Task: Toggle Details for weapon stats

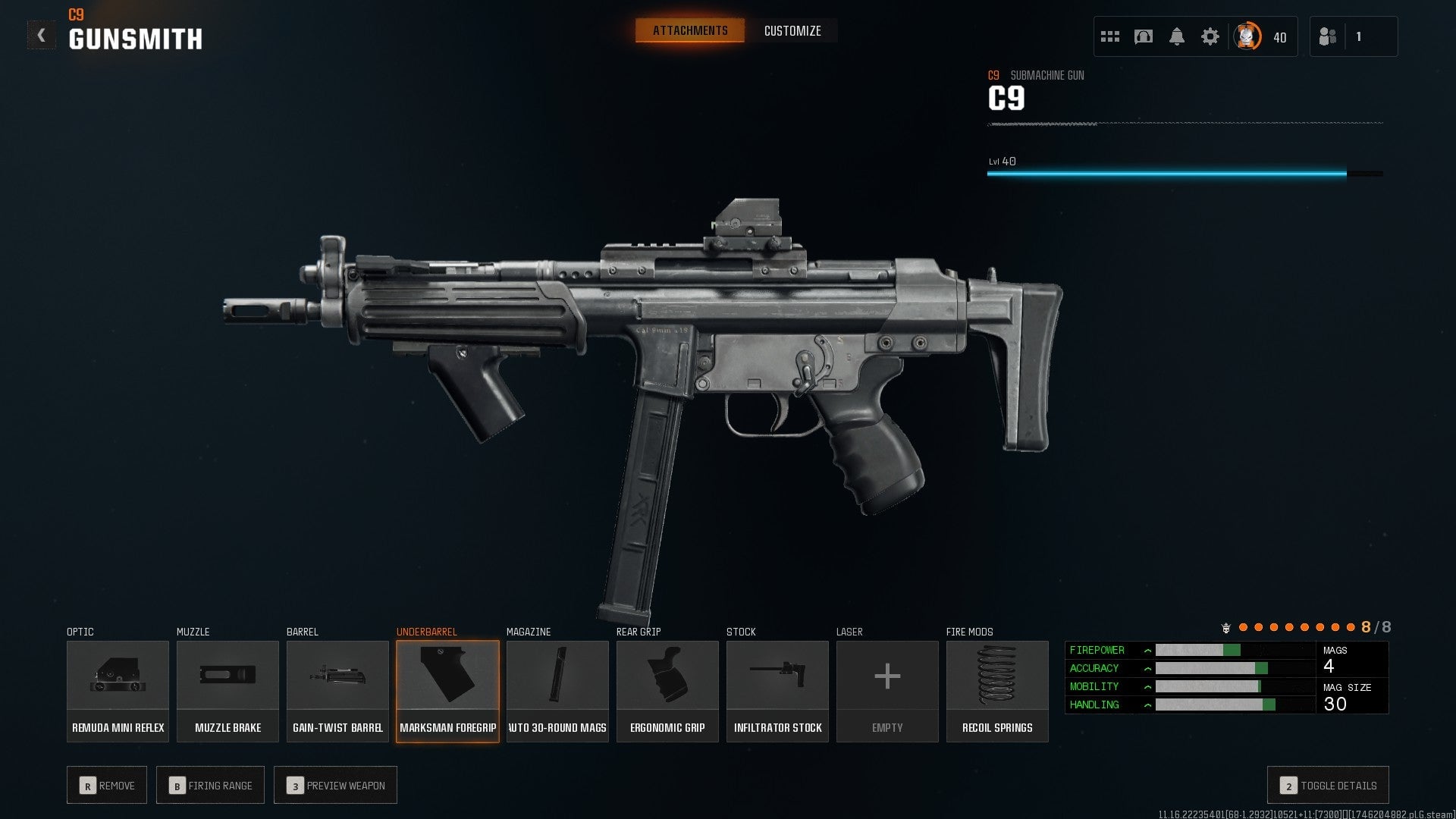Action: (x=1327, y=786)
